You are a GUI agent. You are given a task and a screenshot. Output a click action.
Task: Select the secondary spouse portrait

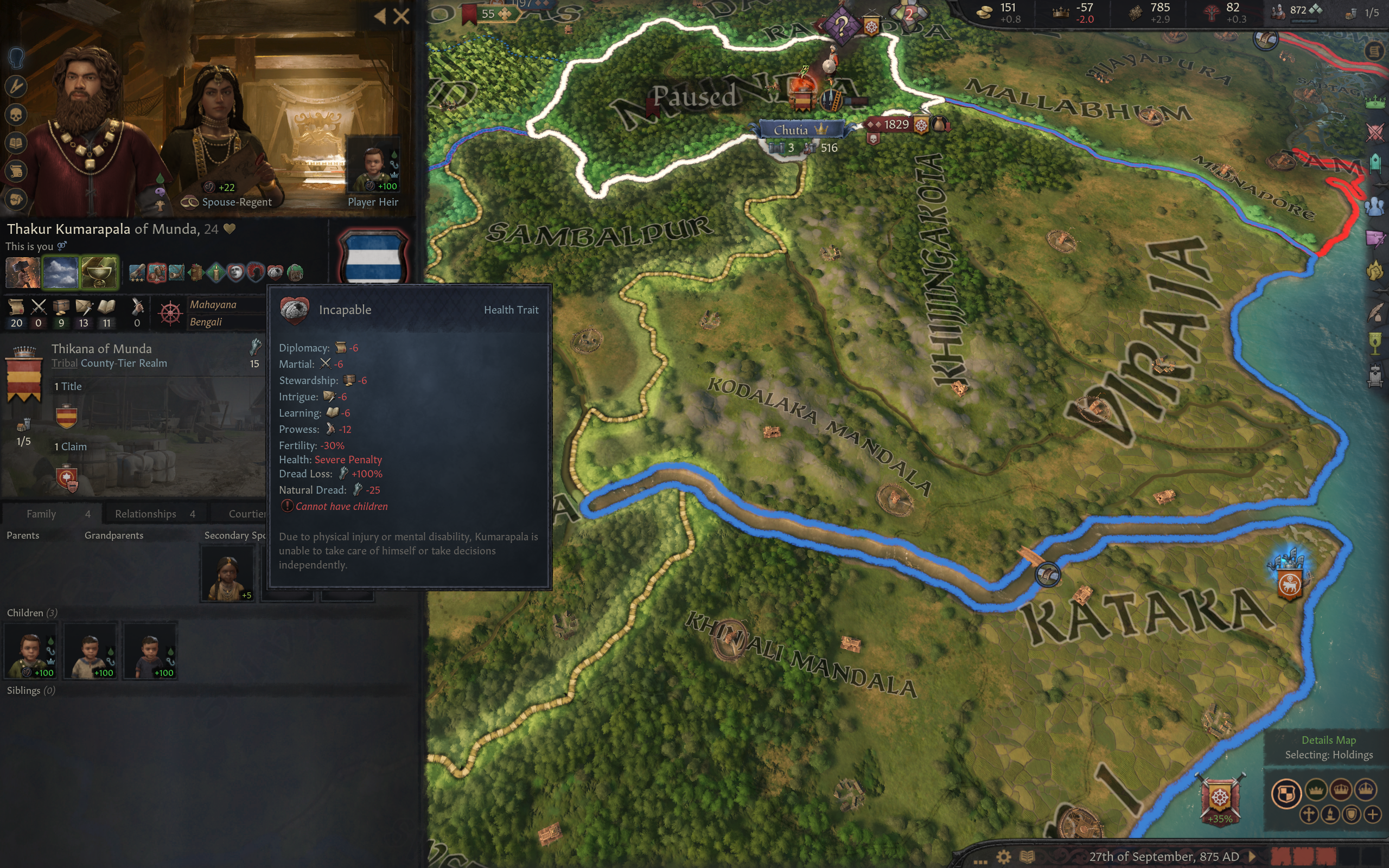click(227, 573)
